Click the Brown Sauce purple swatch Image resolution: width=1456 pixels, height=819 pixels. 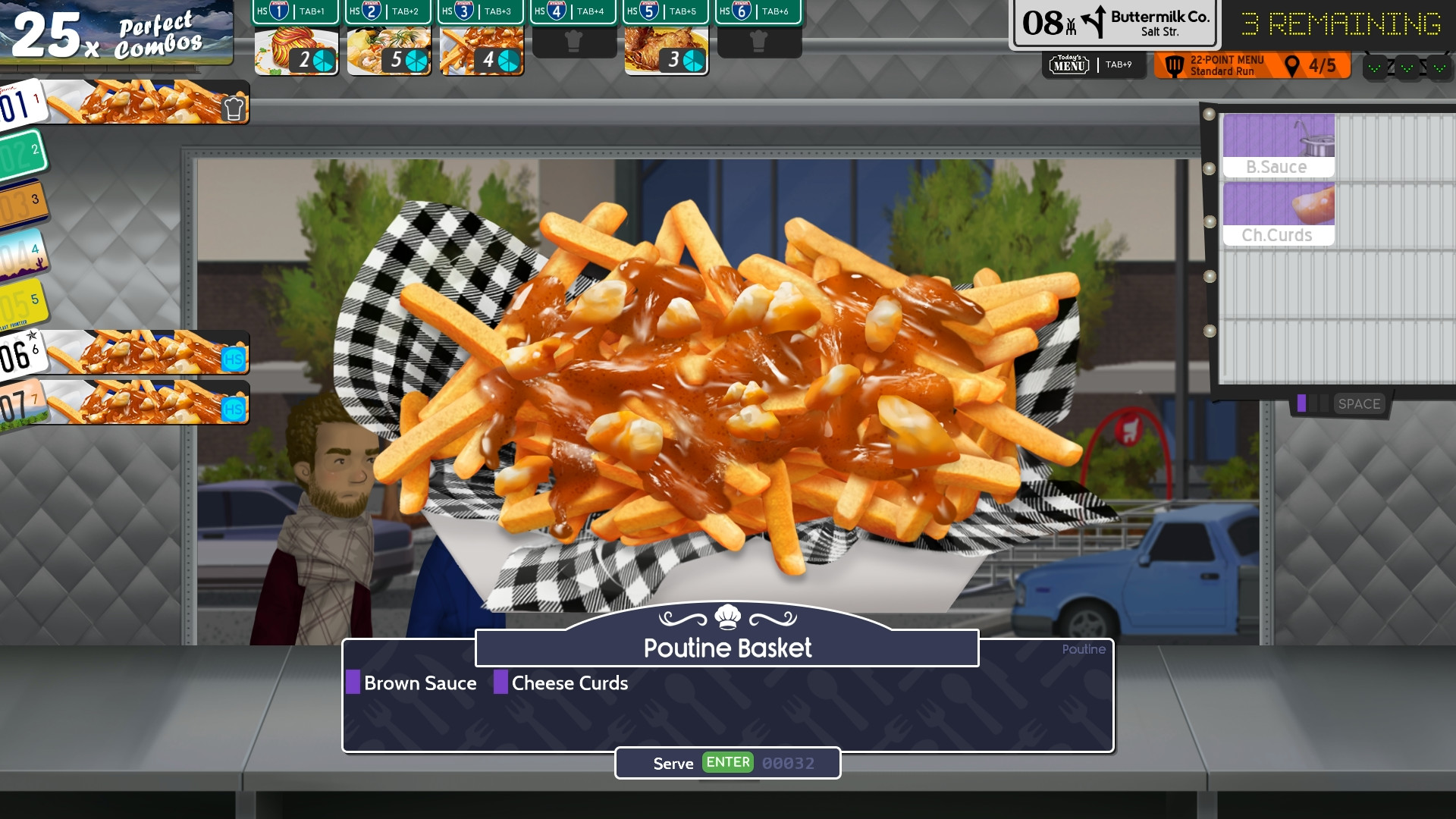(352, 683)
